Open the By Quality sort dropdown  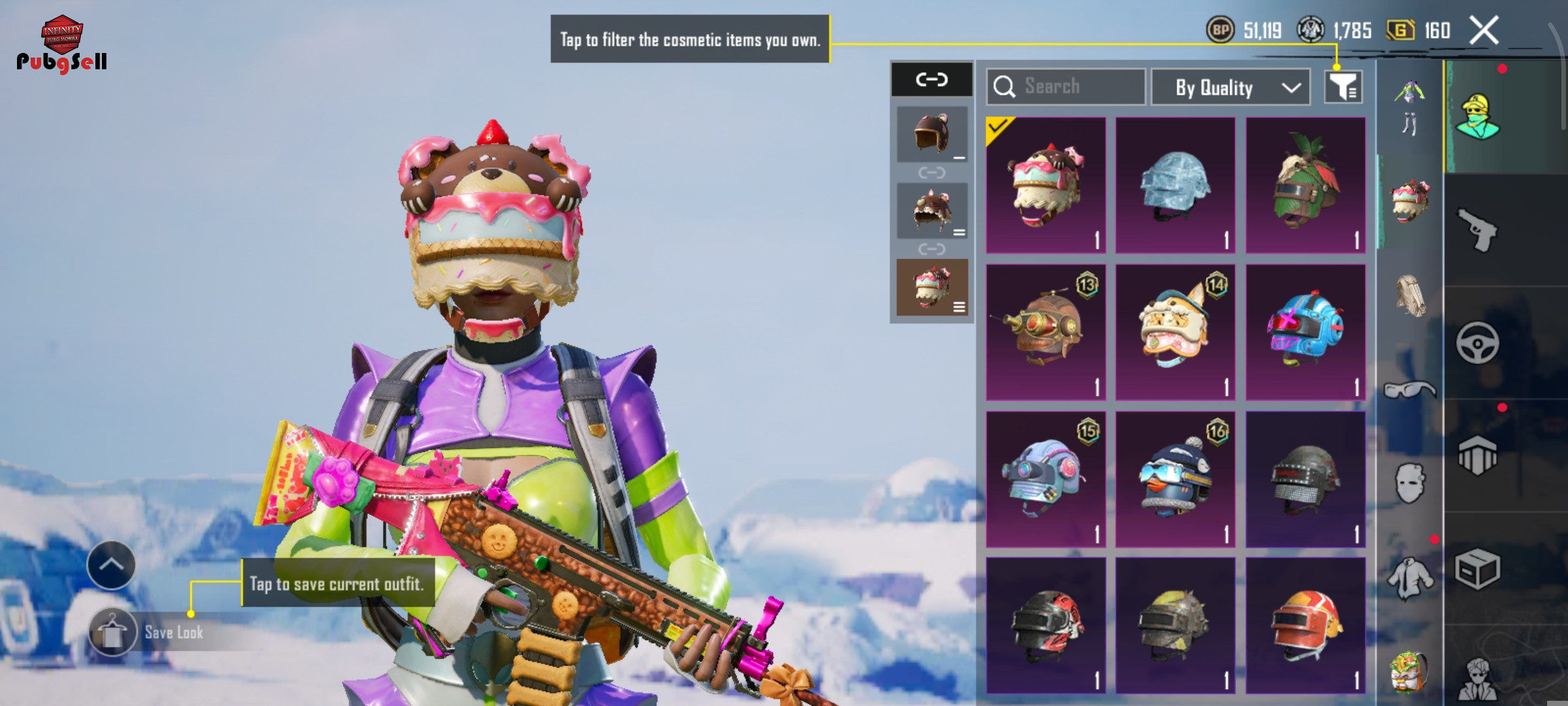click(1230, 87)
